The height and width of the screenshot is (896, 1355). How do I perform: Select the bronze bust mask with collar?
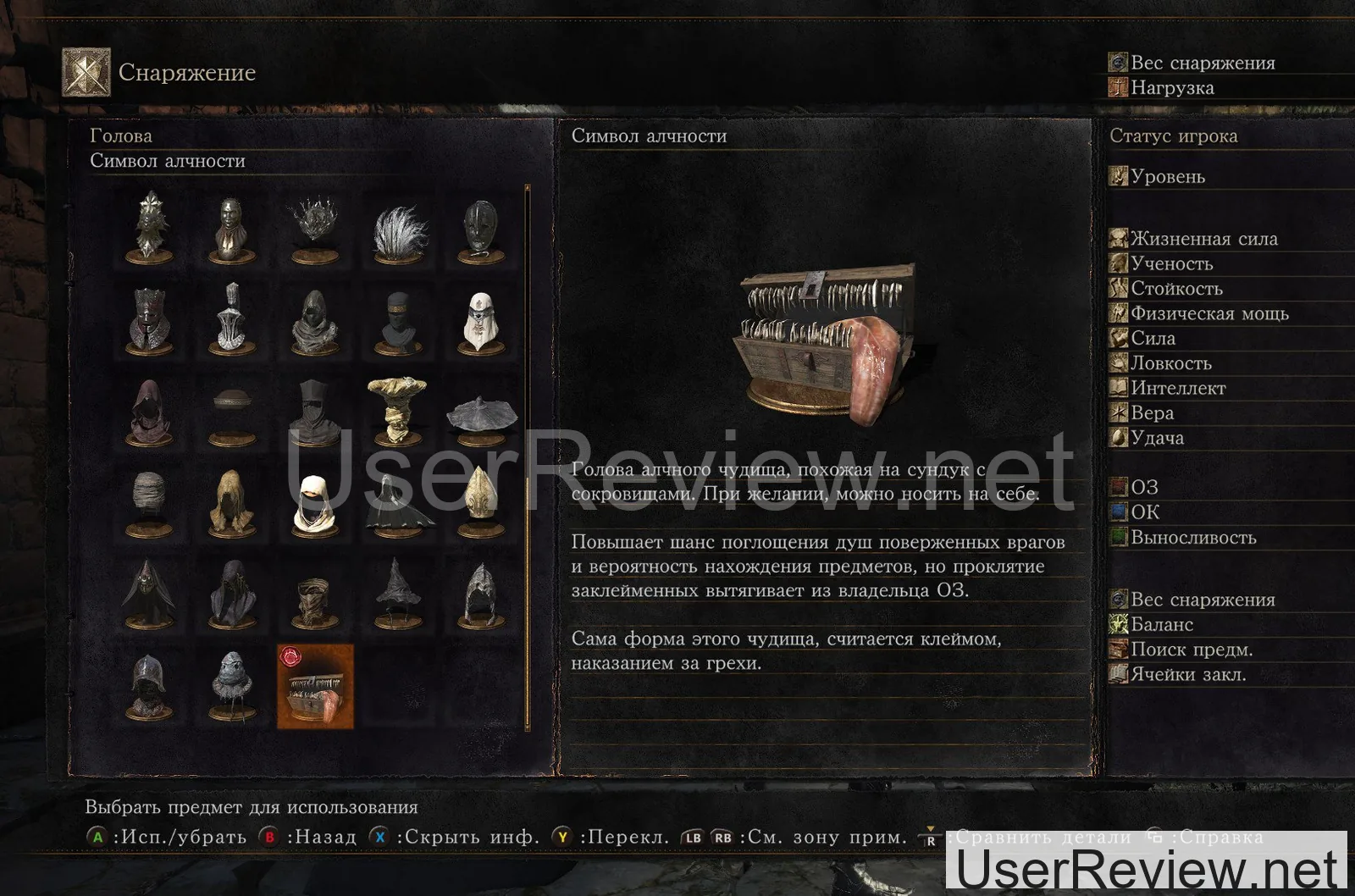[x=232, y=228]
